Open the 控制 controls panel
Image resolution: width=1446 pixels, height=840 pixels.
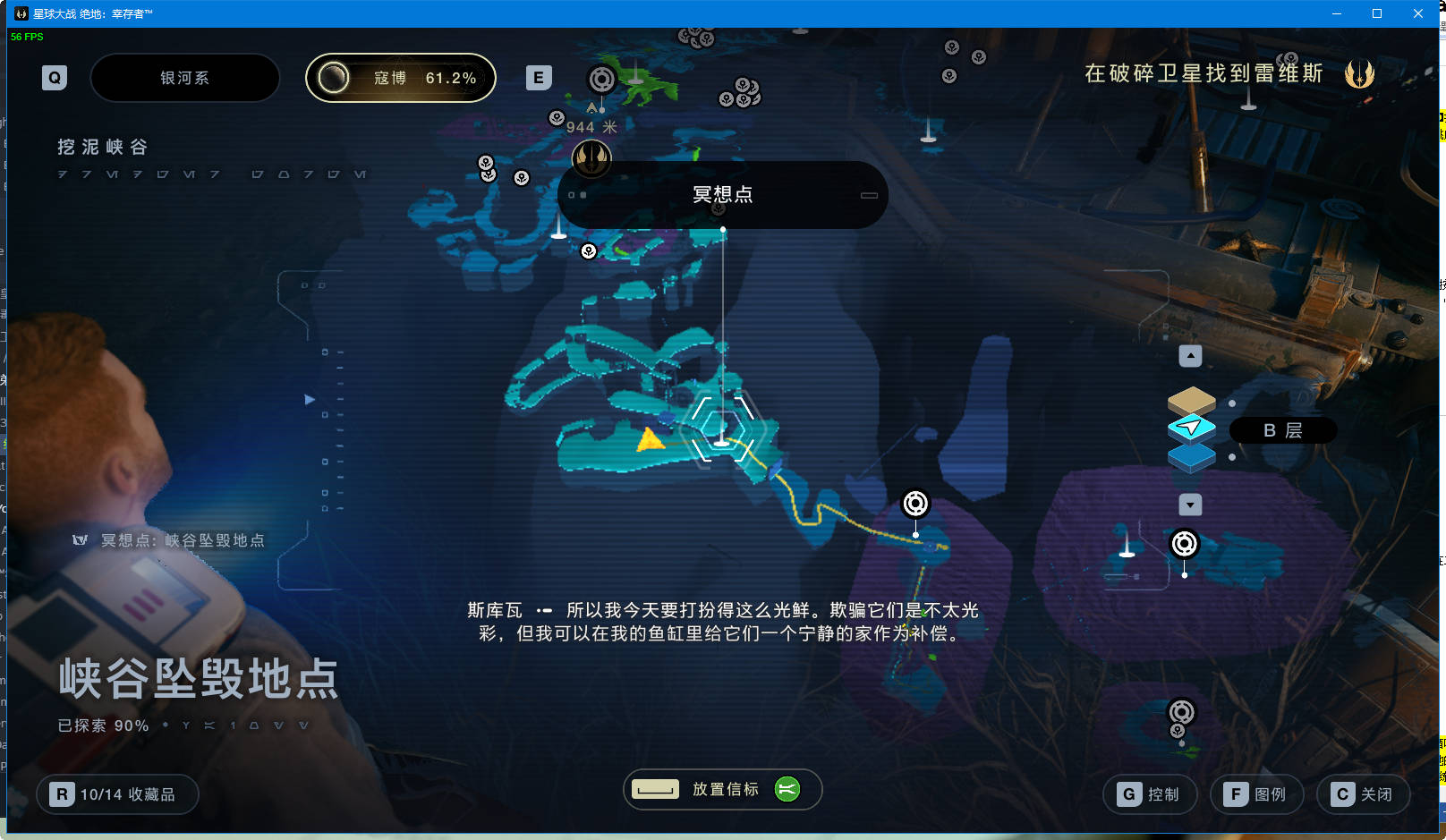[x=1150, y=794]
